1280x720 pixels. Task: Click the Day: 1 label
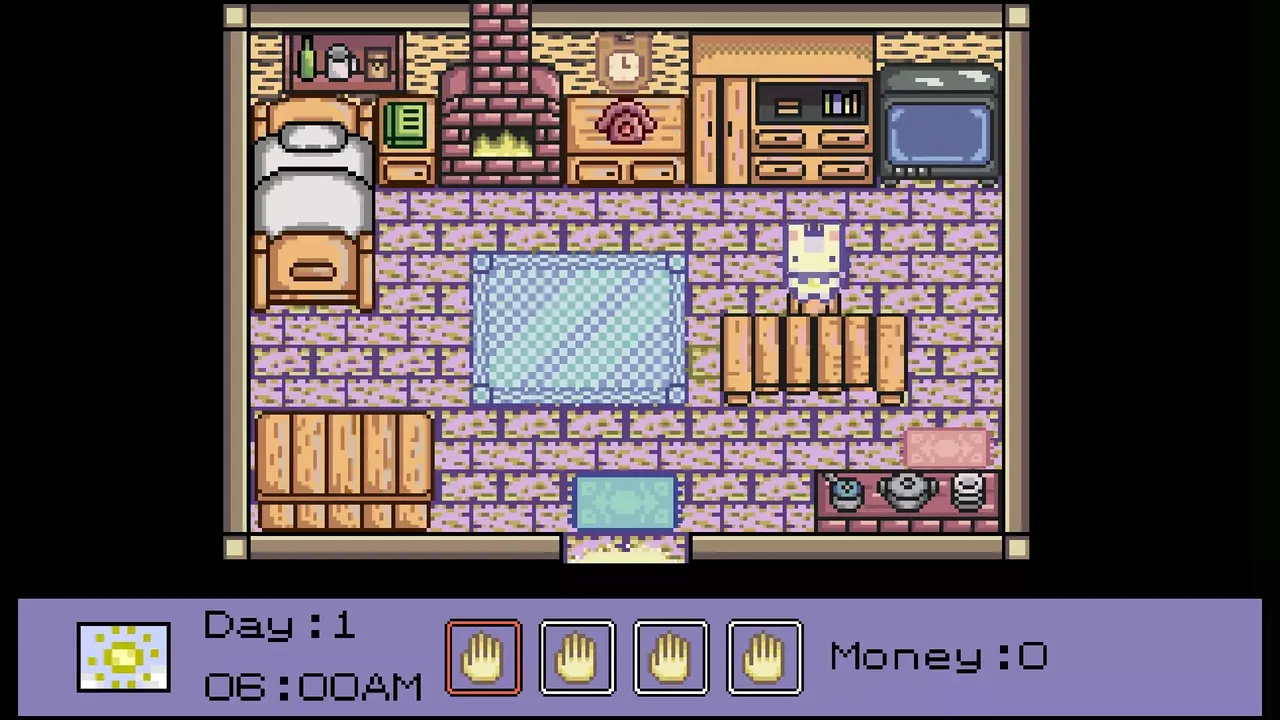pyautogui.click(x=278, y=625)
